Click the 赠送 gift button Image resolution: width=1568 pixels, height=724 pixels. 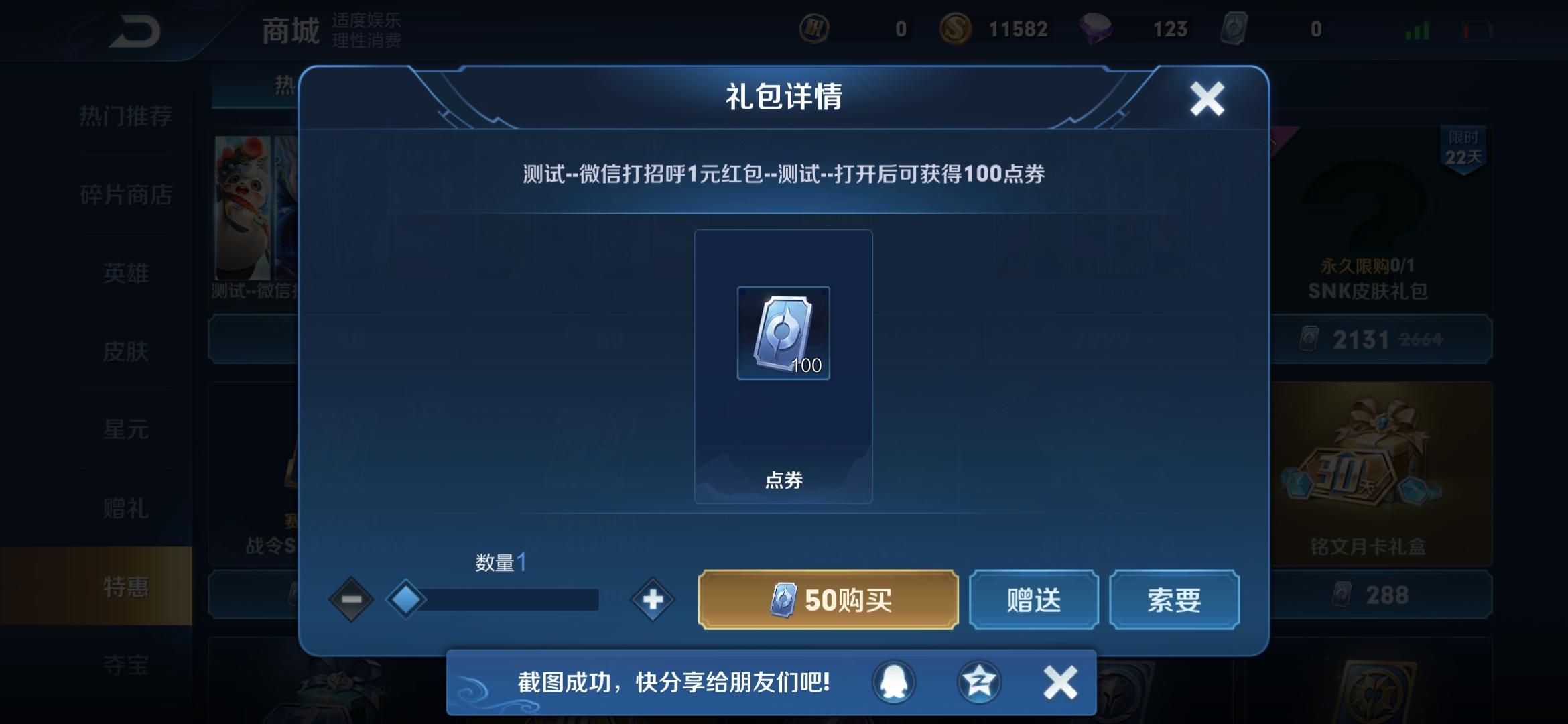coord(1033,600)
